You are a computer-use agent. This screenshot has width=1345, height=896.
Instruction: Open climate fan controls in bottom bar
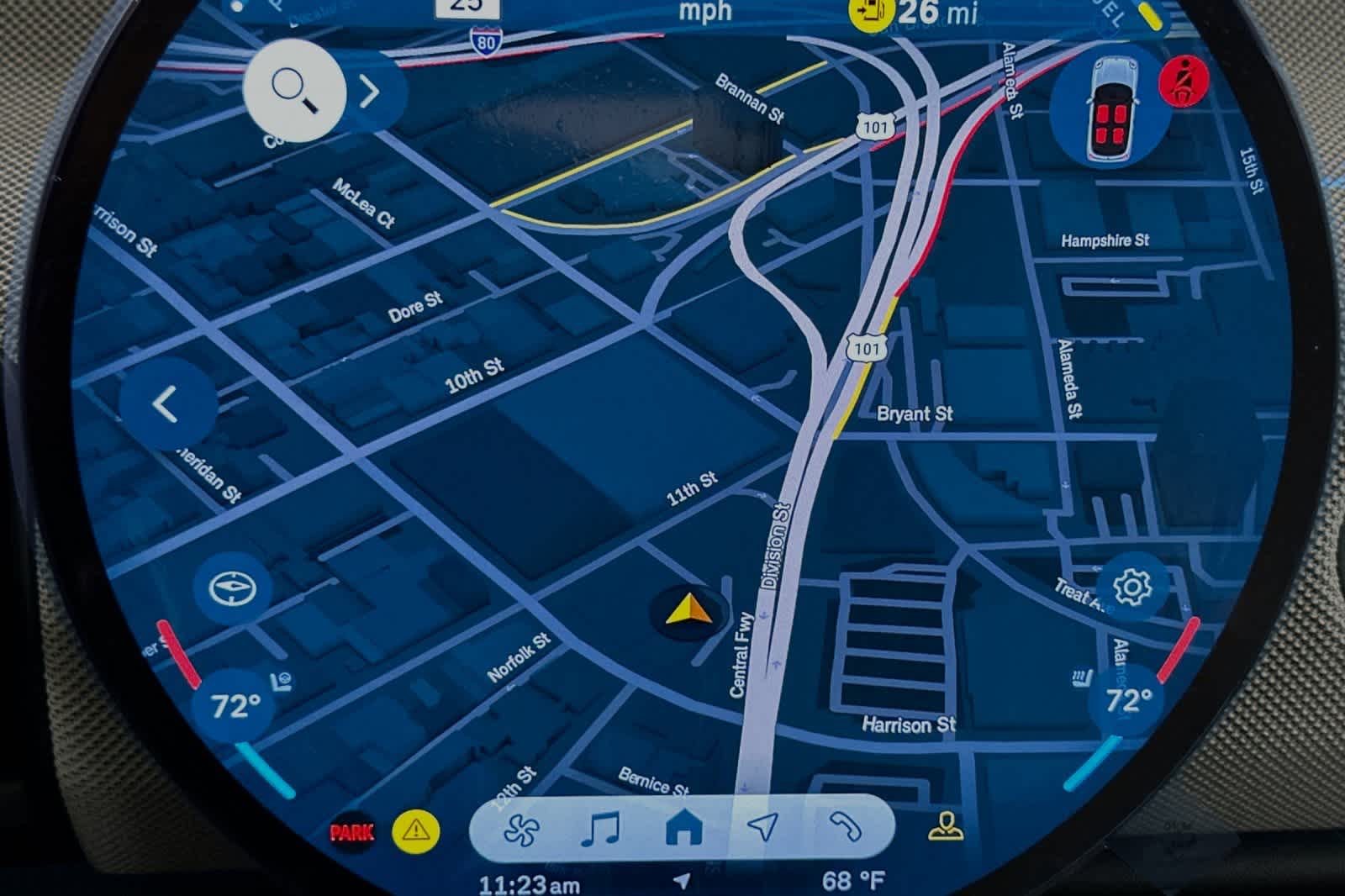click(x=521, y=830)
